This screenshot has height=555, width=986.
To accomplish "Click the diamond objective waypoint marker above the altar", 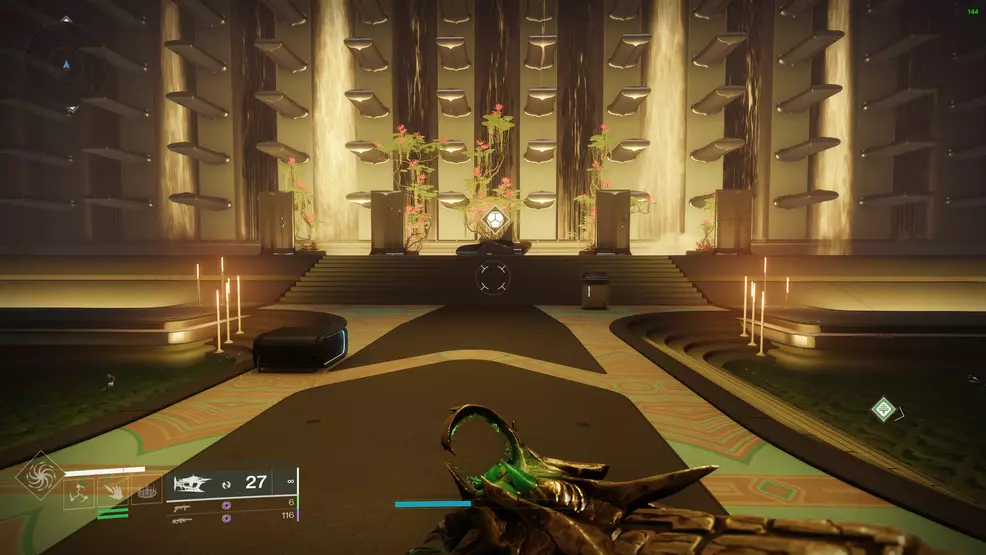I will click(493, 220).
